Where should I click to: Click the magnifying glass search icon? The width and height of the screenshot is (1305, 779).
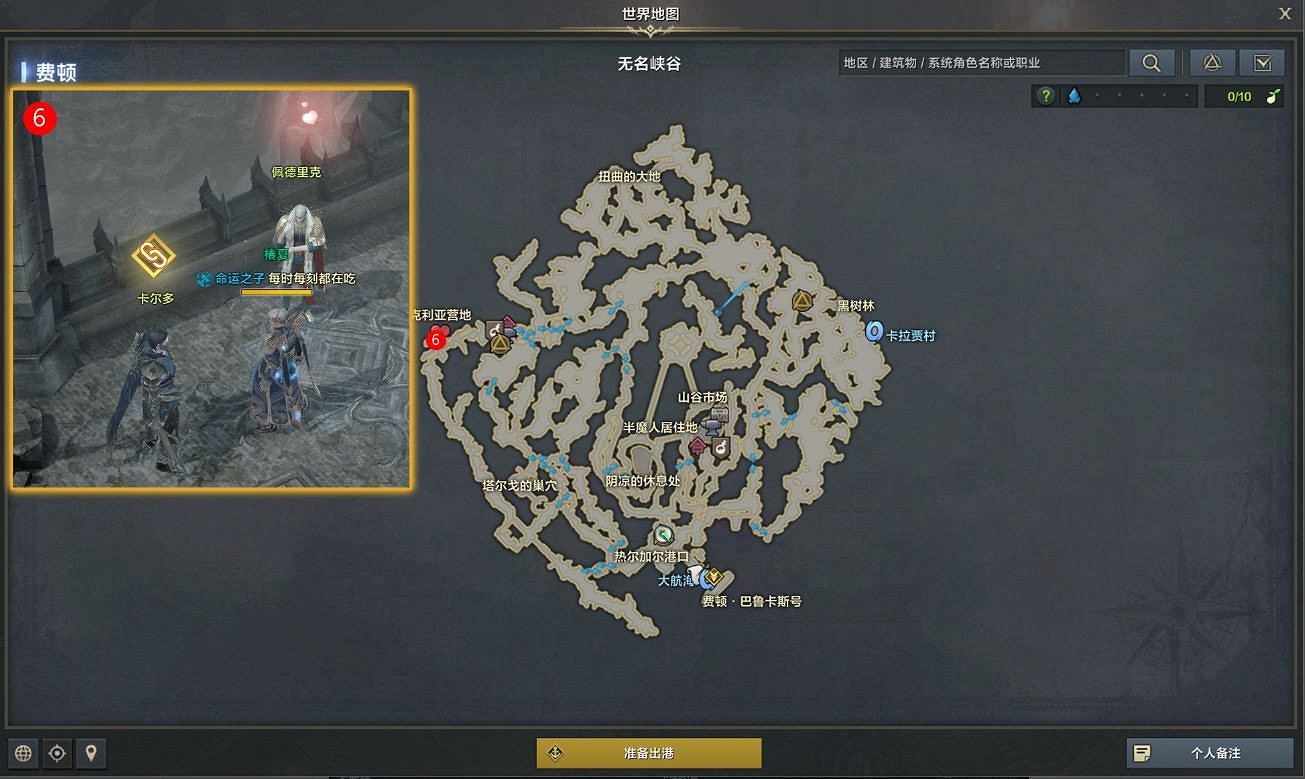pos(1151,61)
